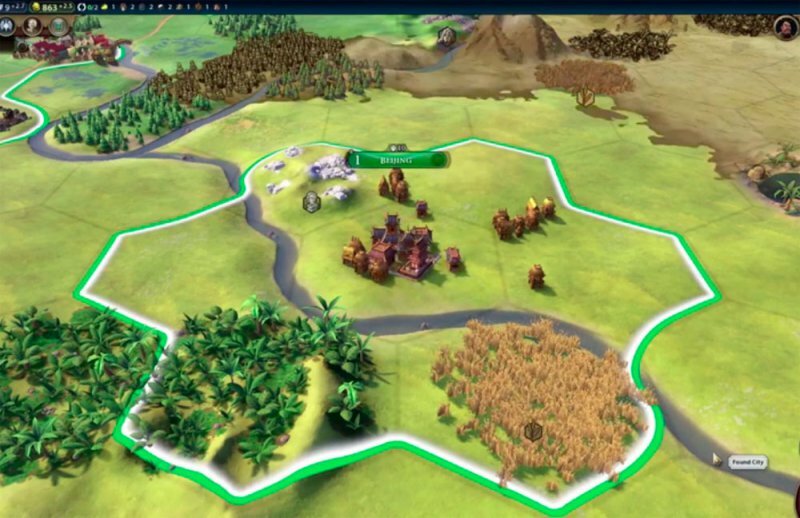The width and height of the screenshot is (800, 518).
Task: Open the Beijing city banner
Action: [x=398, y=159]
